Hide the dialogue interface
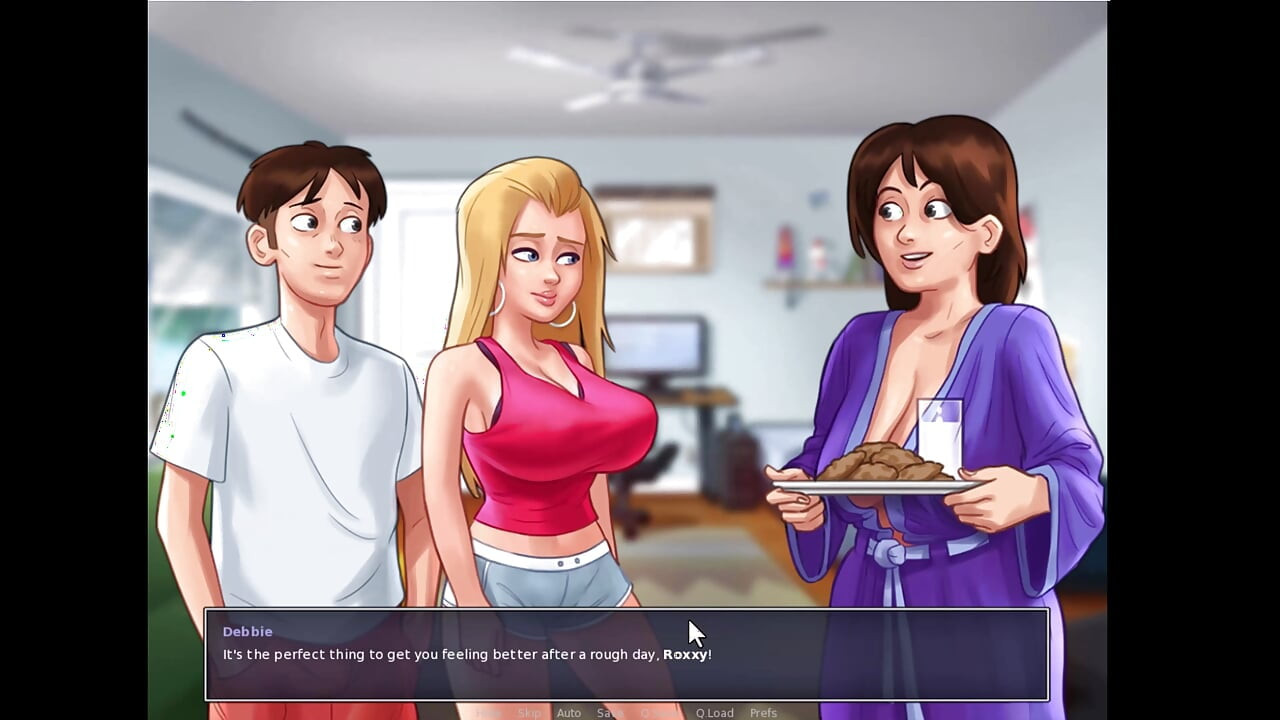Screen dimensions: 1280x720 (x=489, y=712)
